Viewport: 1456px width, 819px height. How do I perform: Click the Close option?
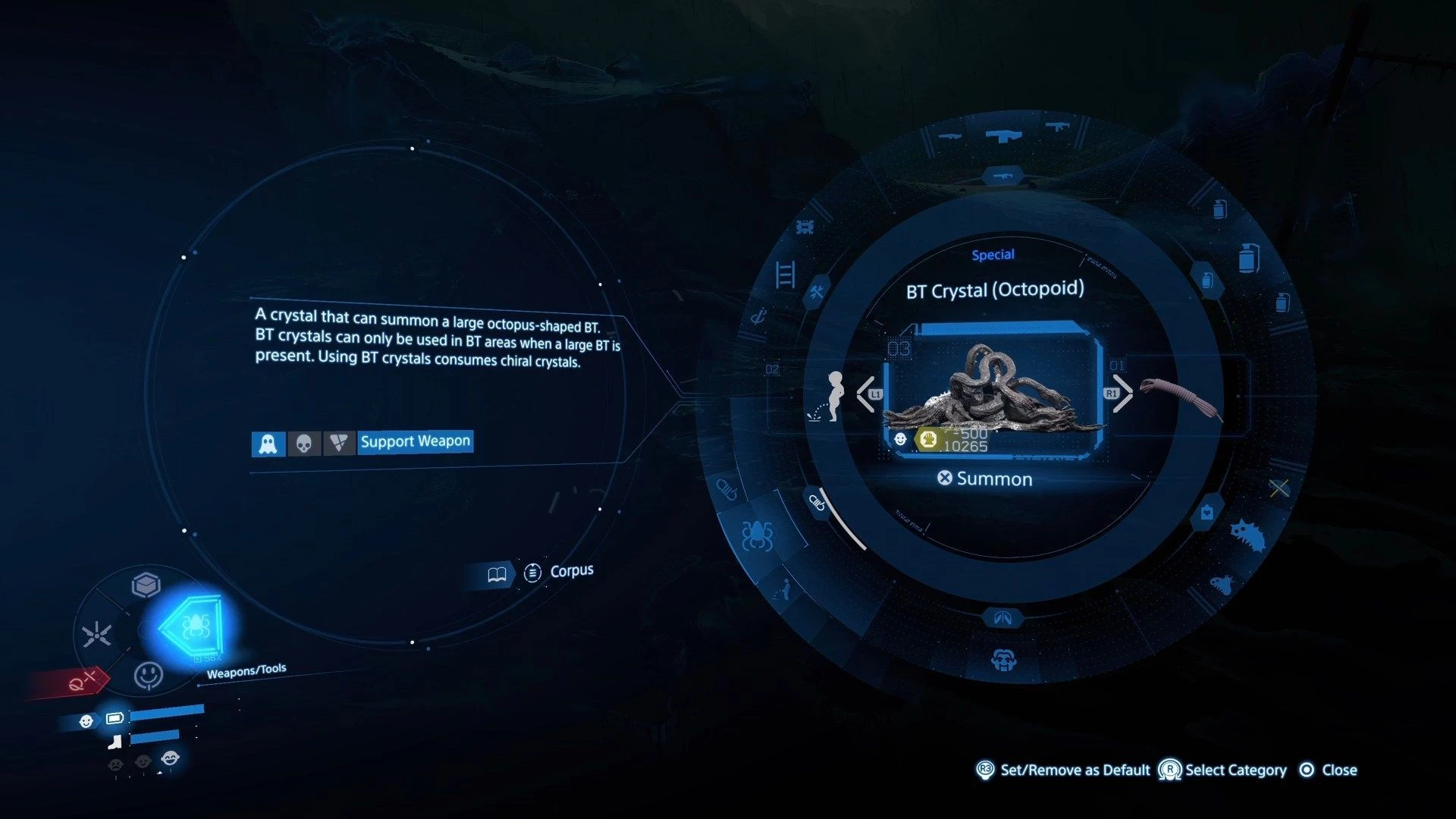(1329, 770)
